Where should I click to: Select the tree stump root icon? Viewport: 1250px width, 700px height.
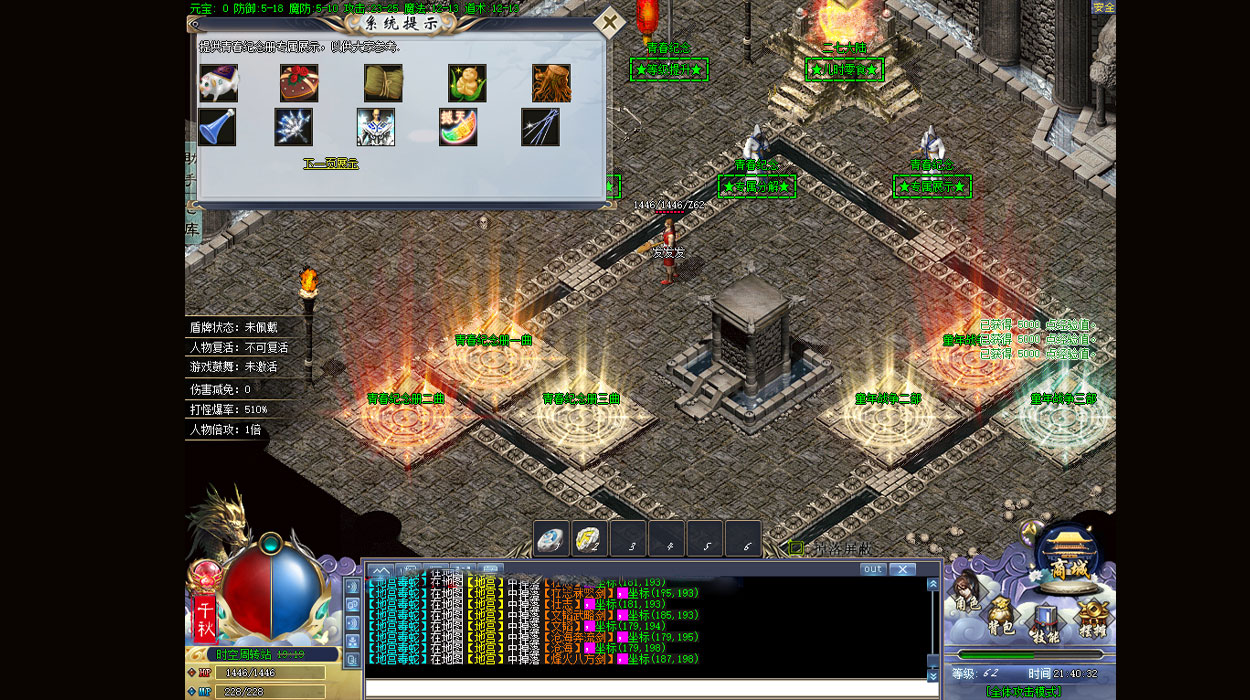point(551,83)
